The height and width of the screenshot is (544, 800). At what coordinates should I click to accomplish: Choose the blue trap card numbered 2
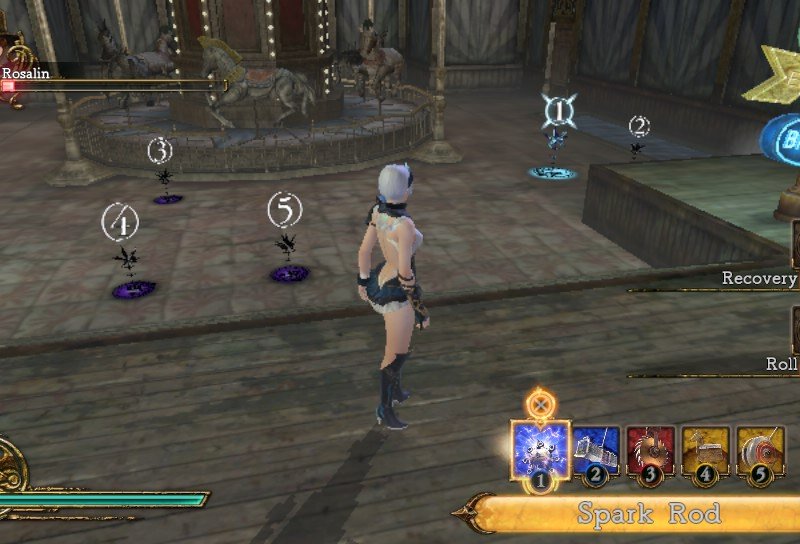596,451
